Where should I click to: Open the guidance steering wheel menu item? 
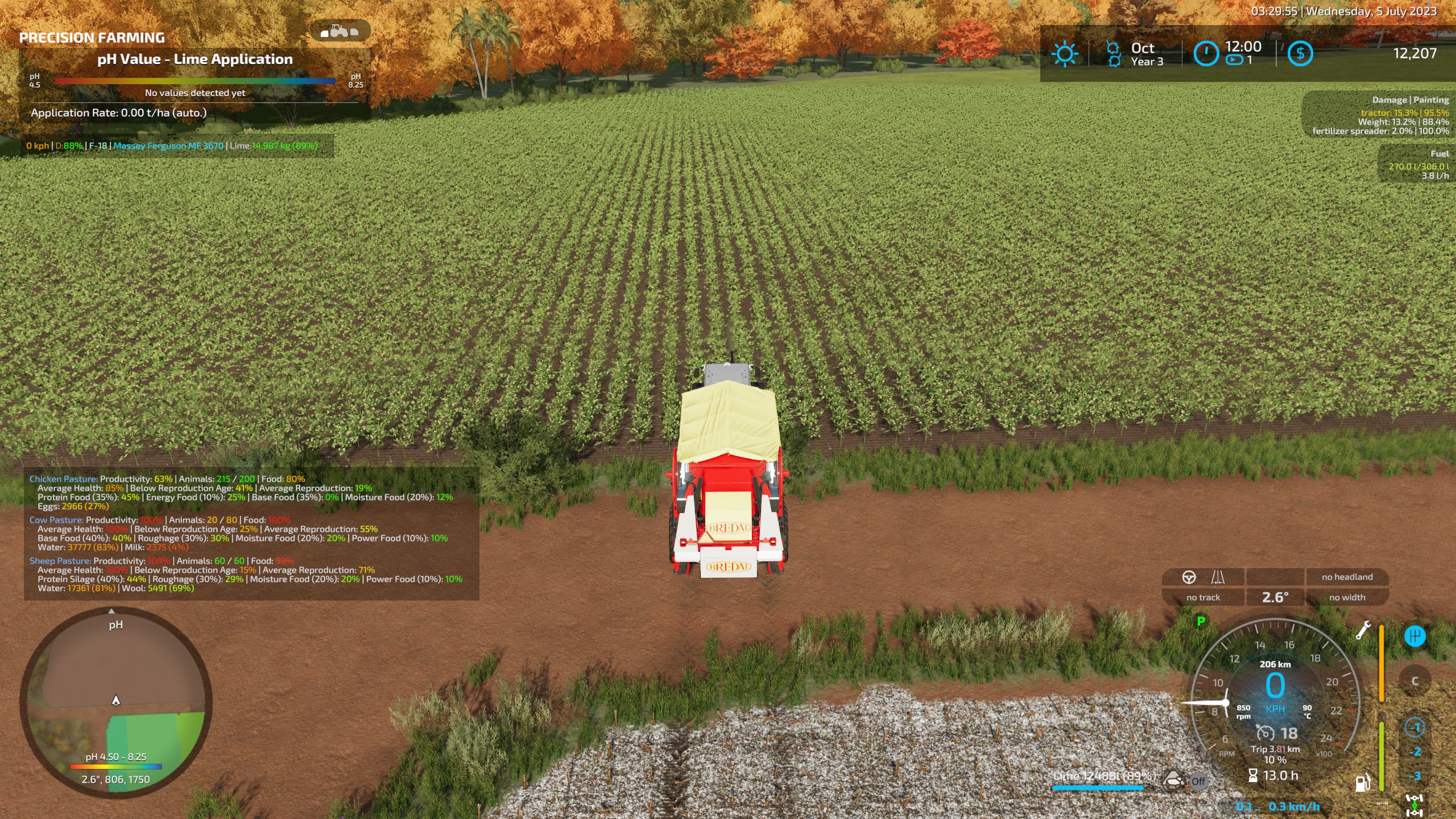click(1190, 577)
